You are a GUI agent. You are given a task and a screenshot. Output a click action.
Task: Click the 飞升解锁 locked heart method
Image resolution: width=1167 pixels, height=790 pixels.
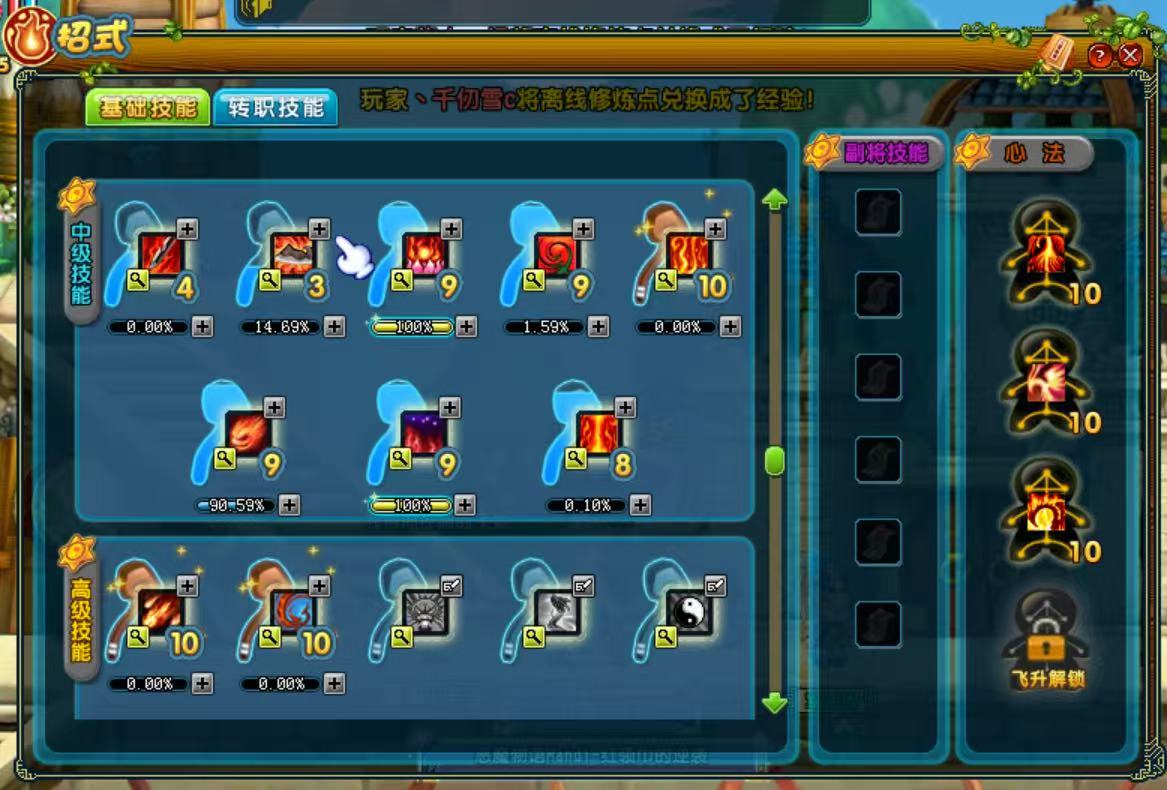[1047, 635]
